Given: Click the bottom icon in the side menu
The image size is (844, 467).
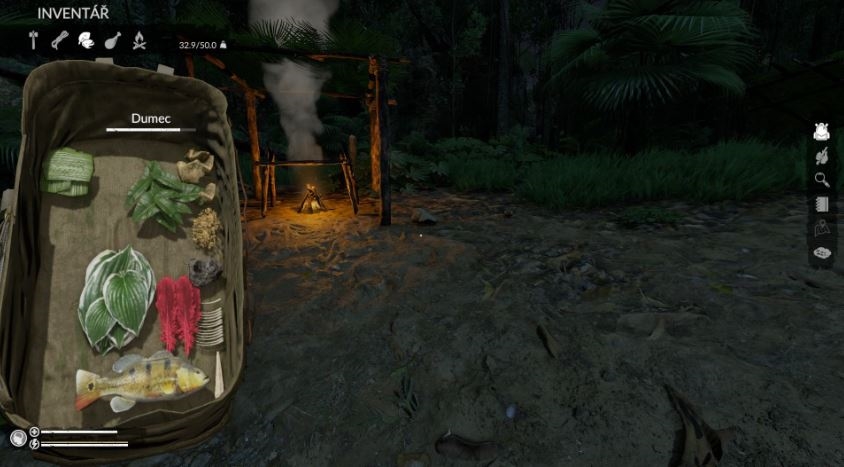Looking at the screenshot, I should 822,253.
